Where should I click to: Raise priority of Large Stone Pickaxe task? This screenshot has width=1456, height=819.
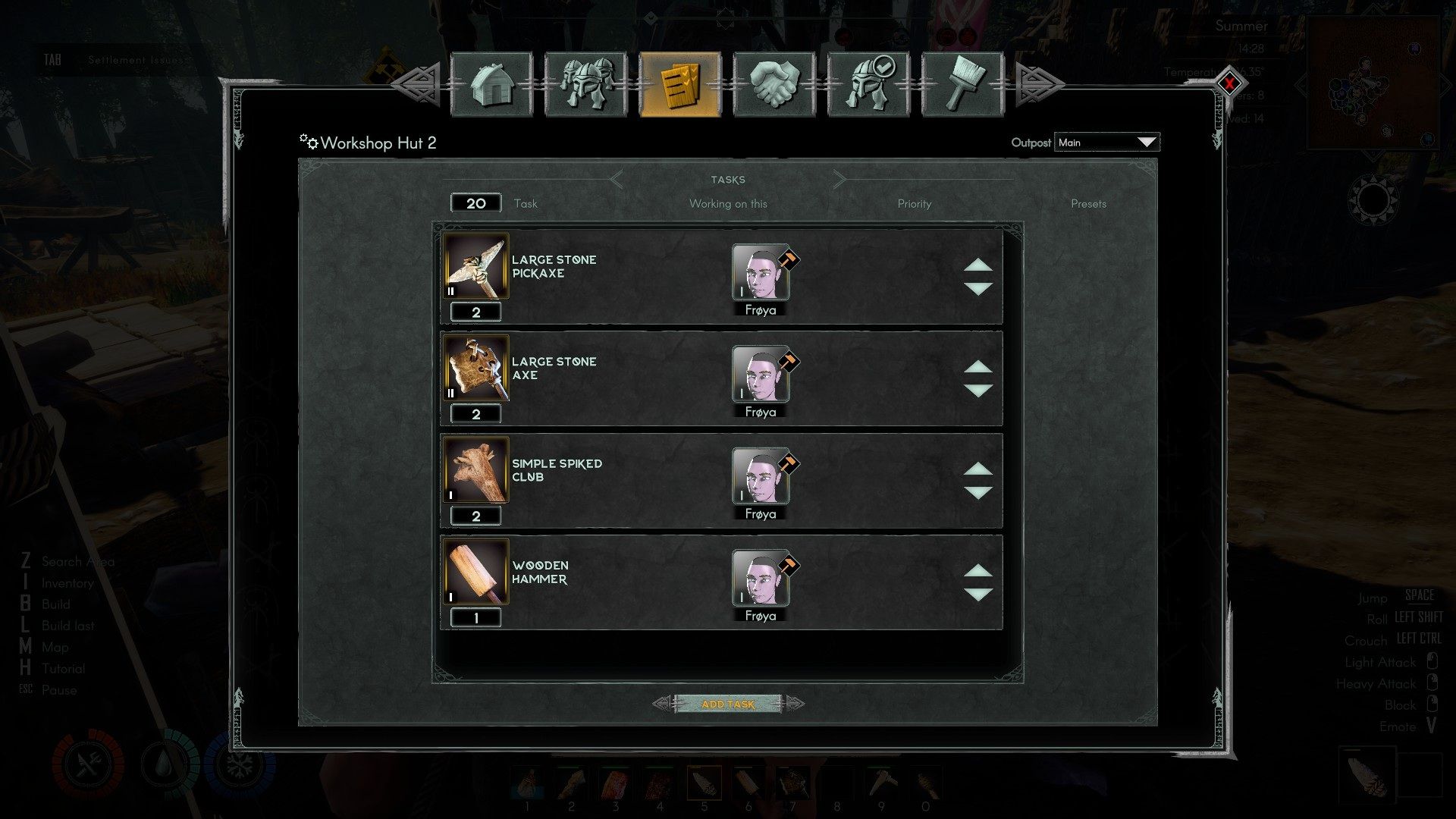pos(978,265)
